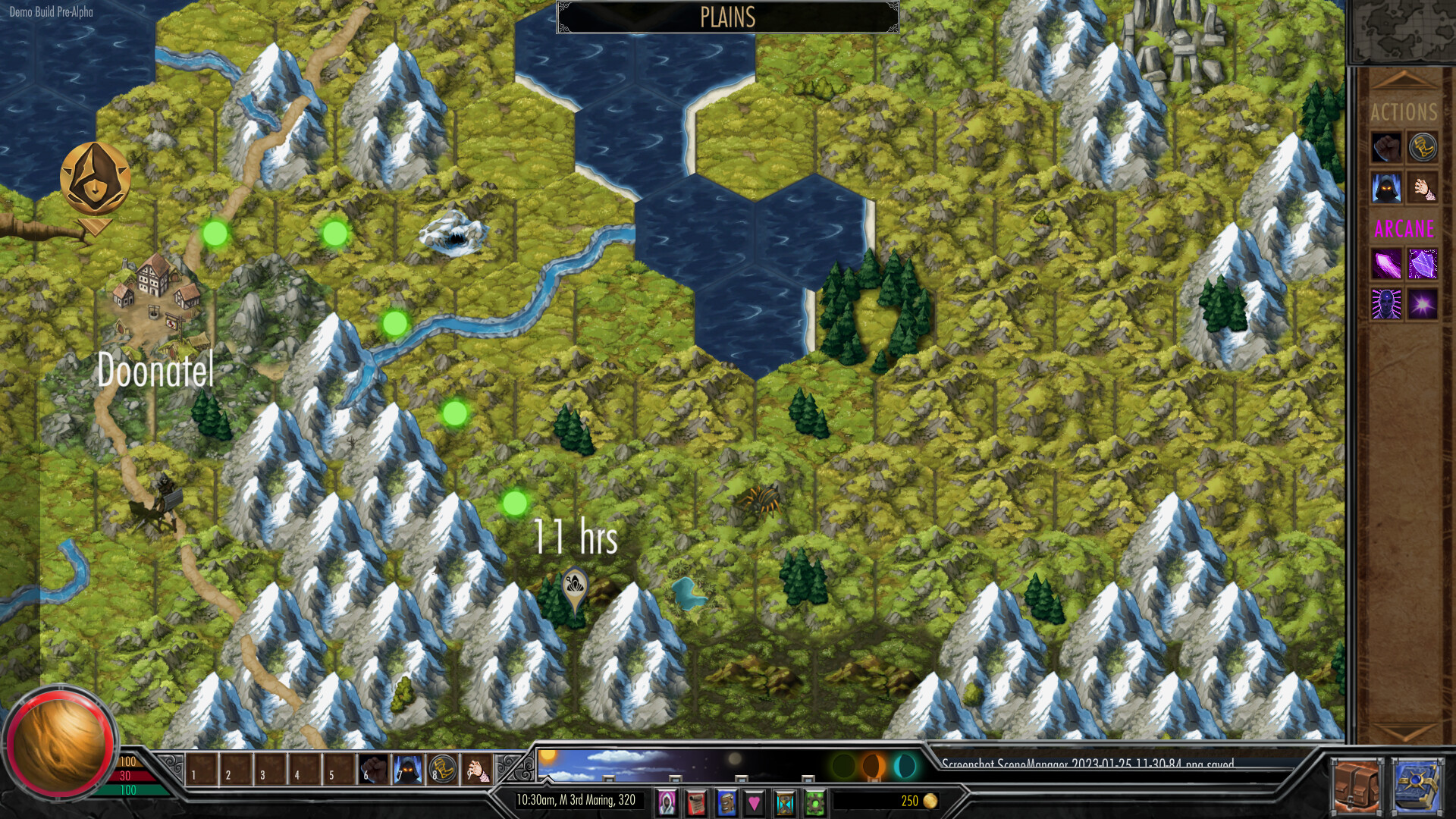Select the claw hand action
The width and height of the screenshot is (1456, 819).
click(x=1426, y=188)
